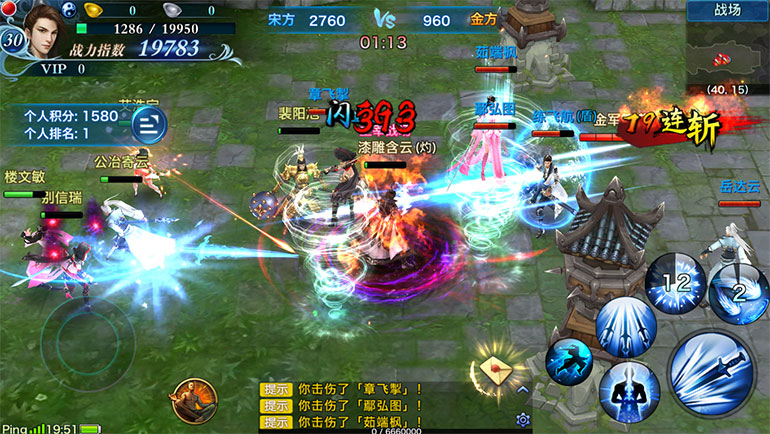Use the burst skill showing cooldown 12
Viewport: 770px width, 434px height.
tap(676, 283)
